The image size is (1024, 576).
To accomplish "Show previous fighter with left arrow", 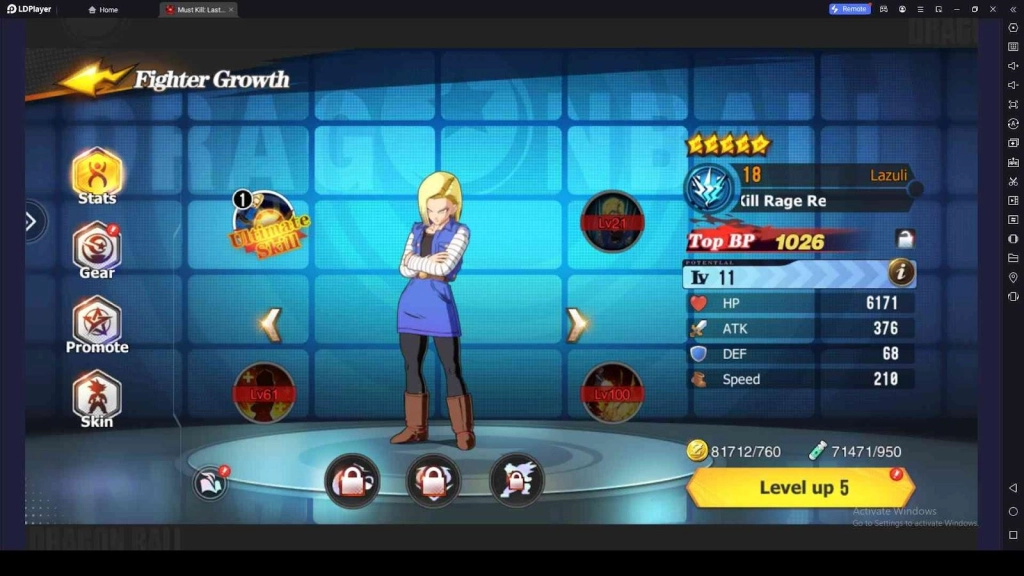I will click(x=270, y=324).
